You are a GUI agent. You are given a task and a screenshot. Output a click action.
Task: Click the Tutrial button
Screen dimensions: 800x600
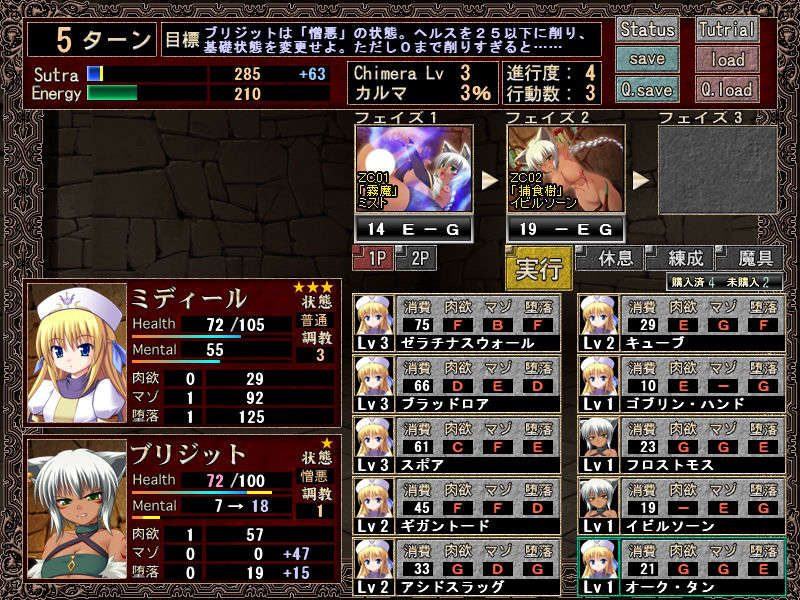tap(727, 29)
